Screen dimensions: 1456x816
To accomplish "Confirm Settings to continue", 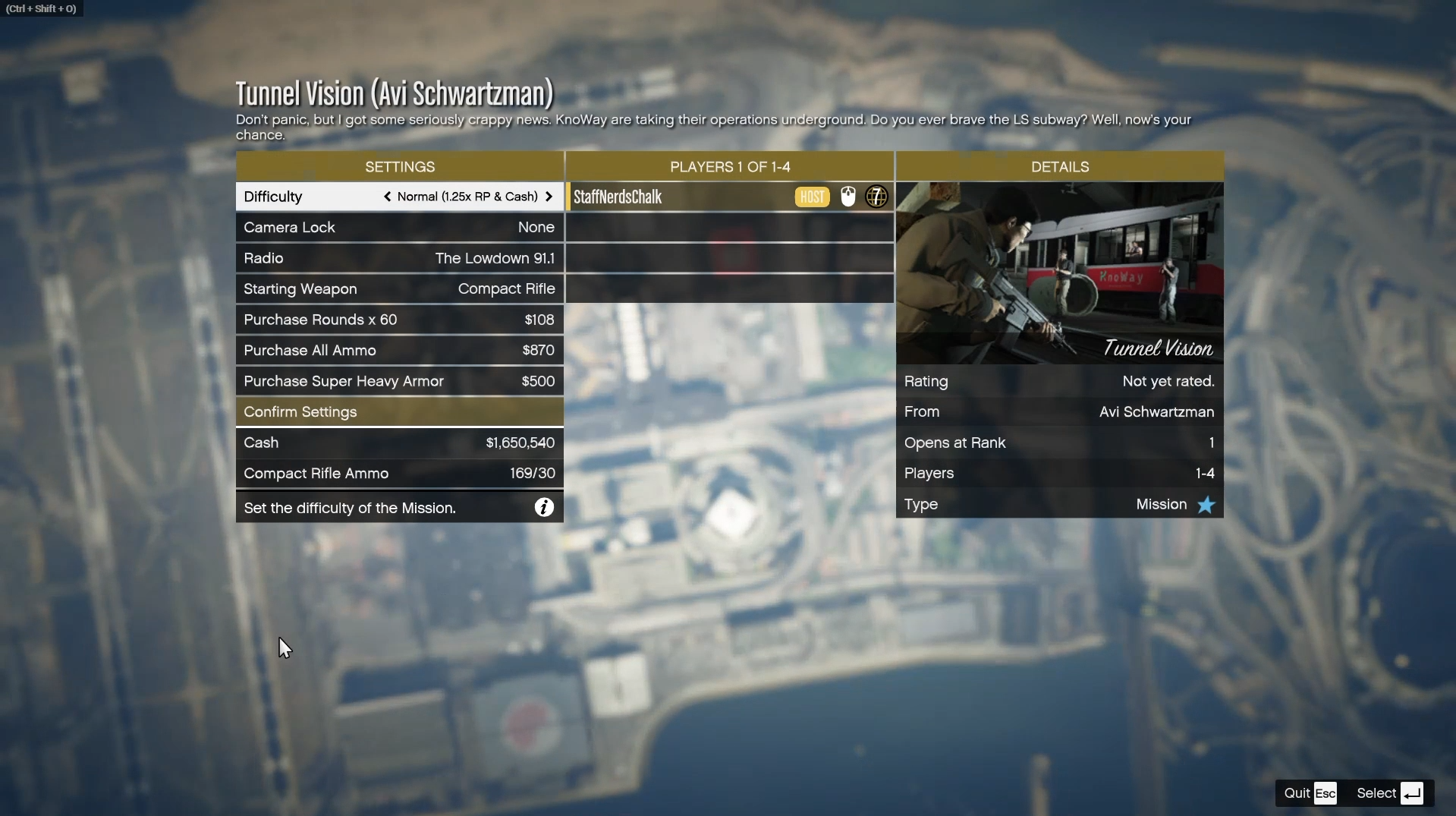I will [399, 412].
